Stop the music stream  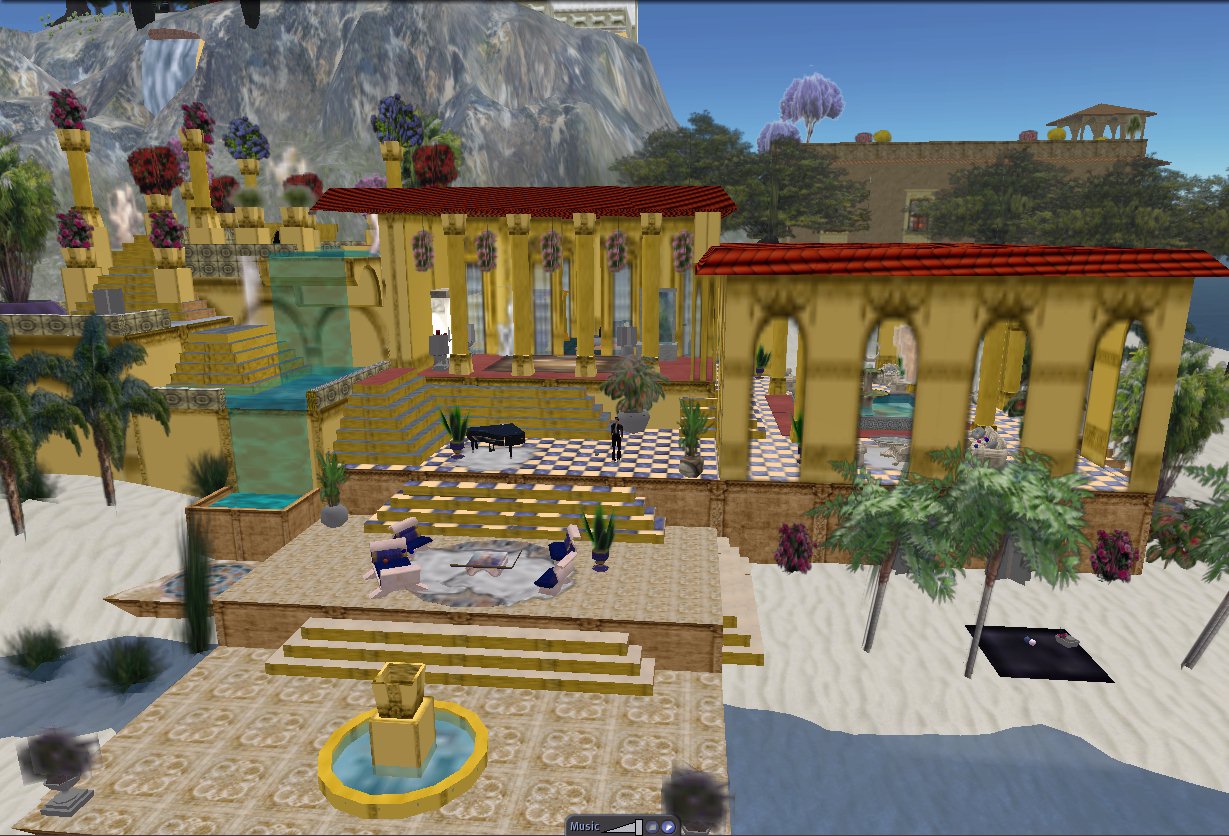click(x=651, y=827)
